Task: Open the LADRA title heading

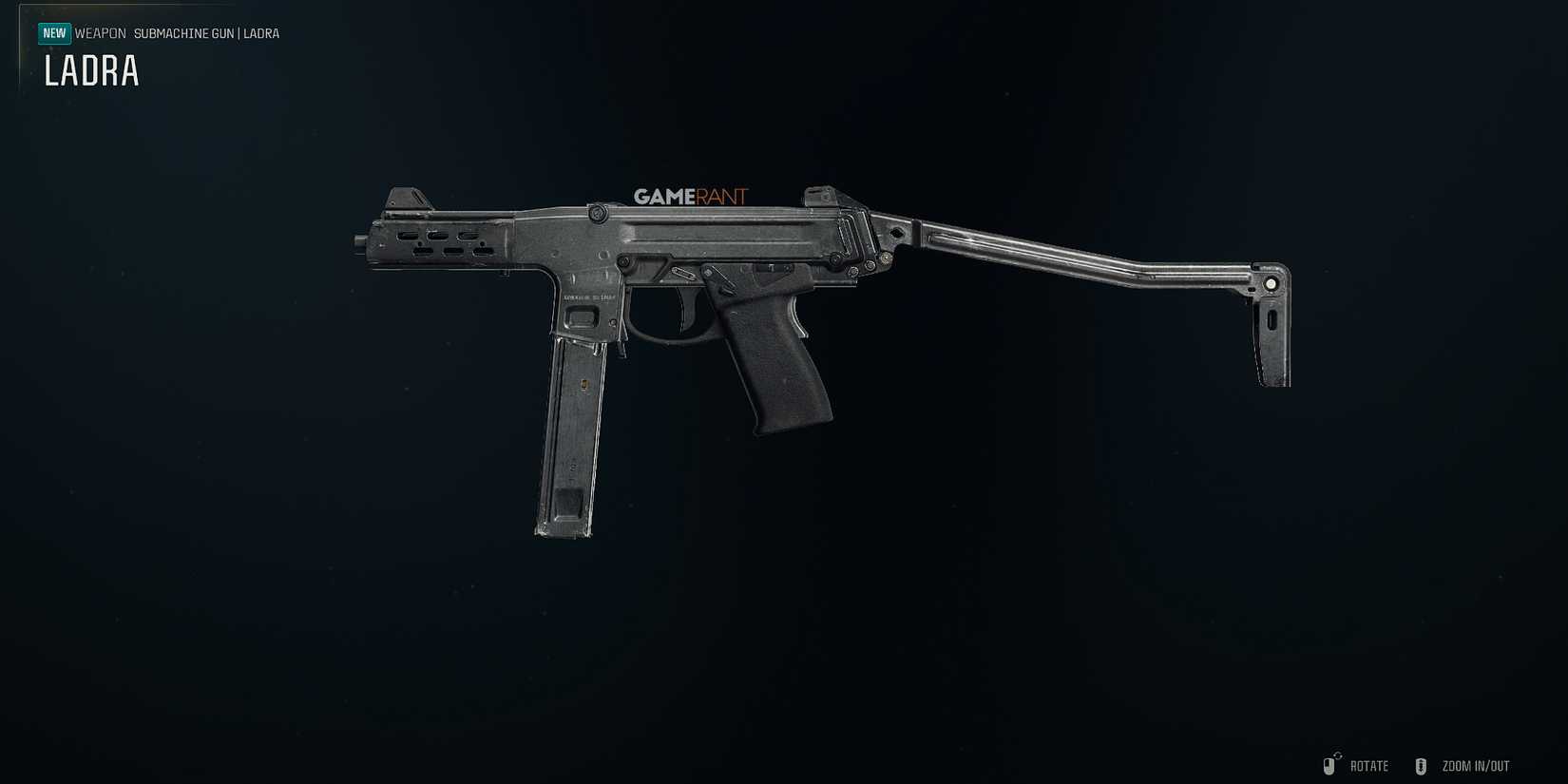Action: point(91,71)
